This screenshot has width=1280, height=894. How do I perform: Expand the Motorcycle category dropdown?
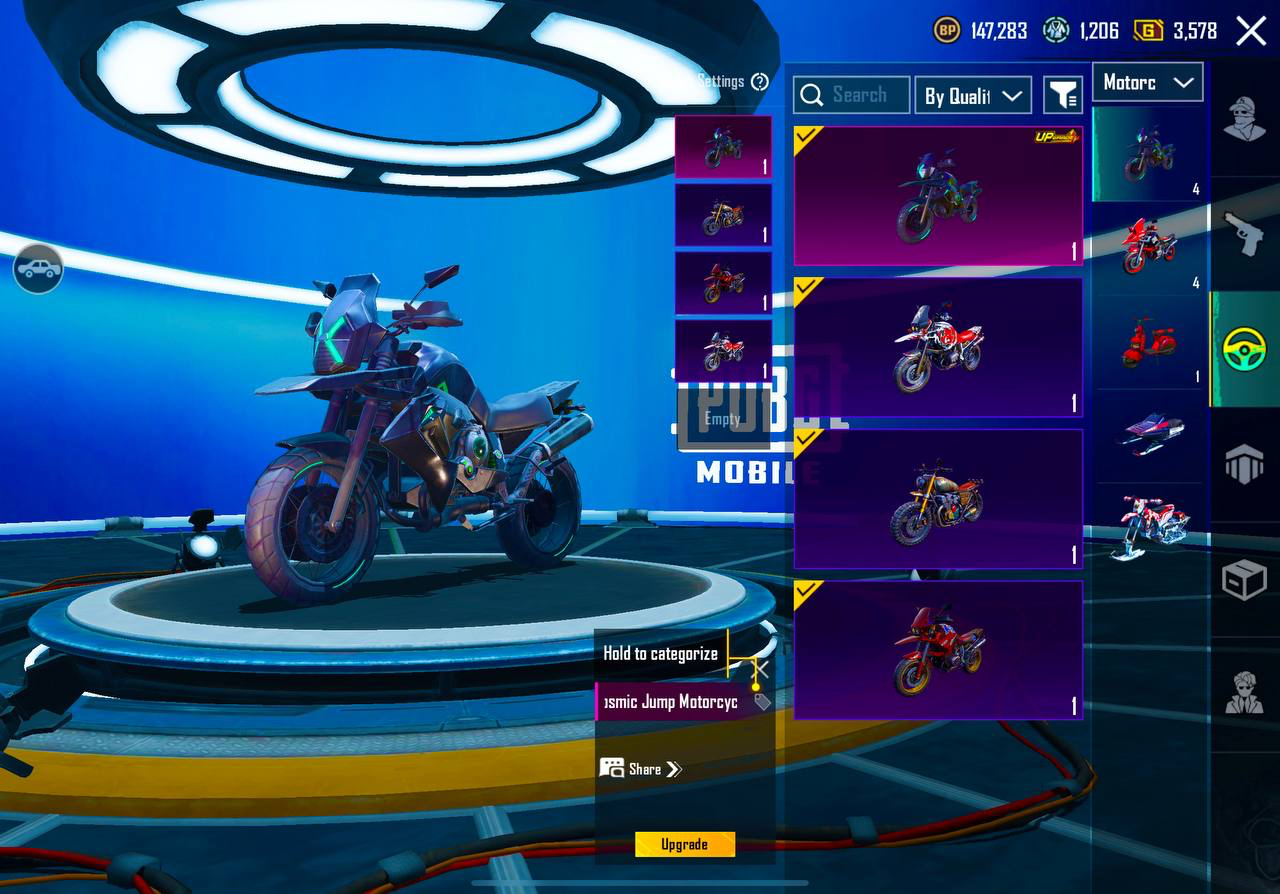point(1148,83)
